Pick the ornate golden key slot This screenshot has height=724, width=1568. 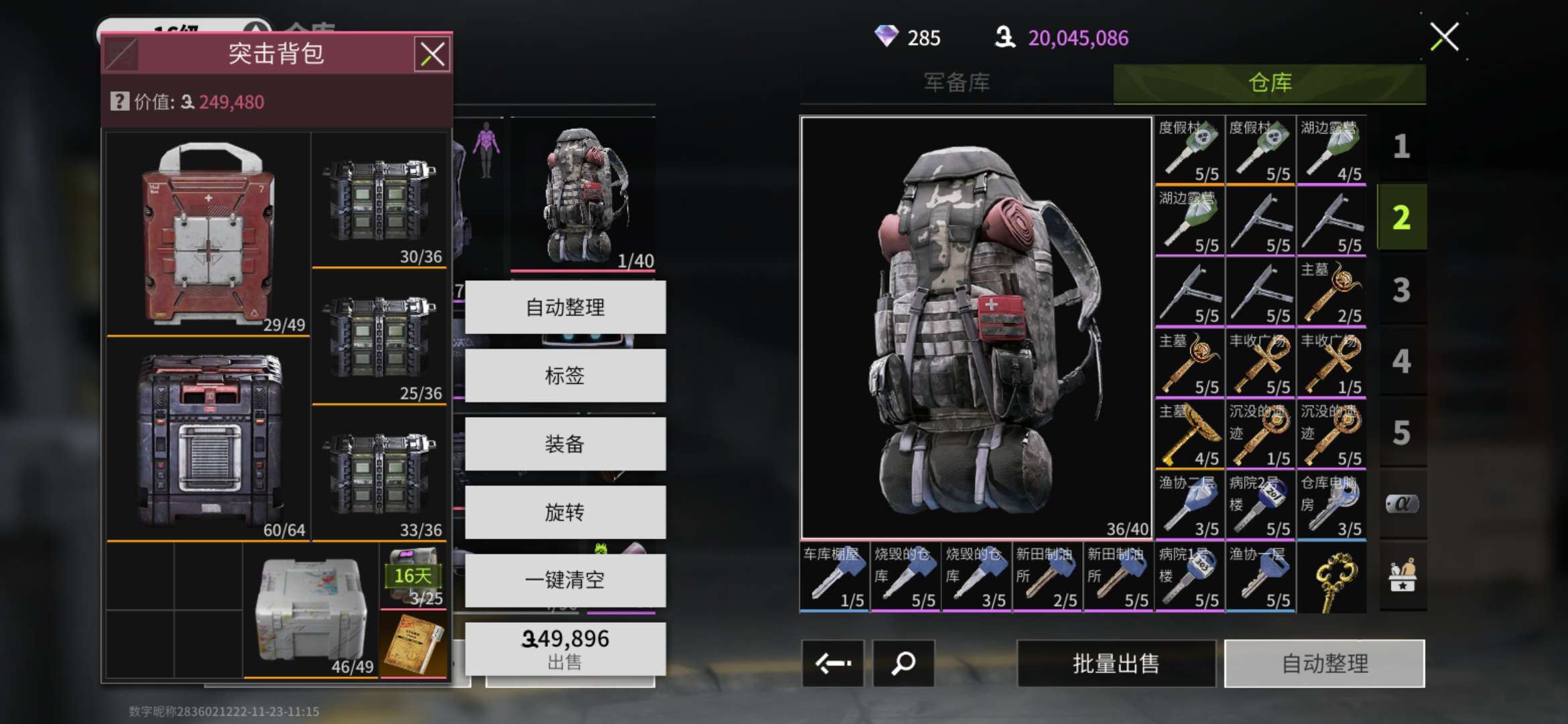tap(1331, 579)
